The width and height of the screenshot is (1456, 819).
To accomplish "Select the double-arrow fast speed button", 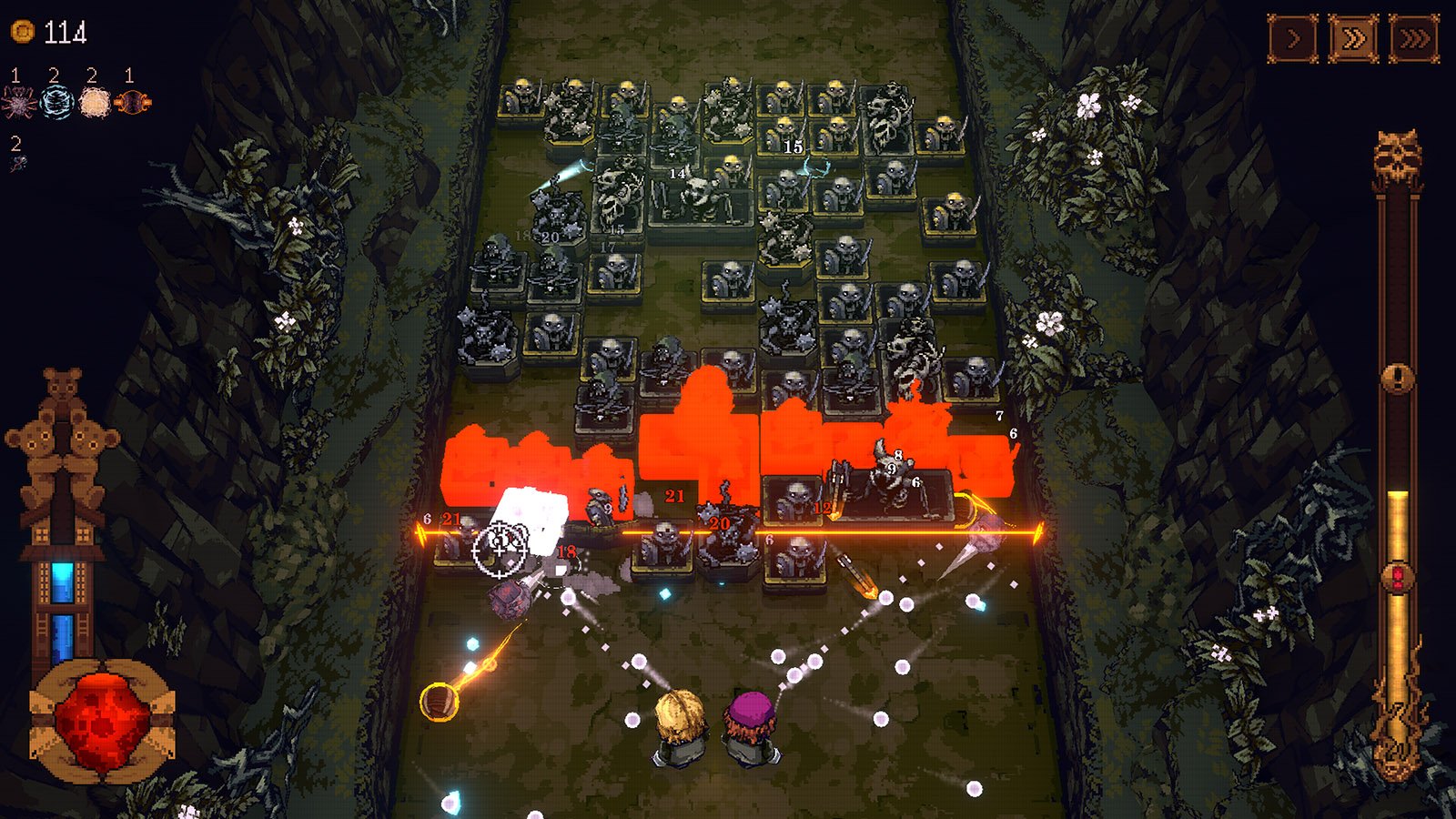I will (1353, 39).
